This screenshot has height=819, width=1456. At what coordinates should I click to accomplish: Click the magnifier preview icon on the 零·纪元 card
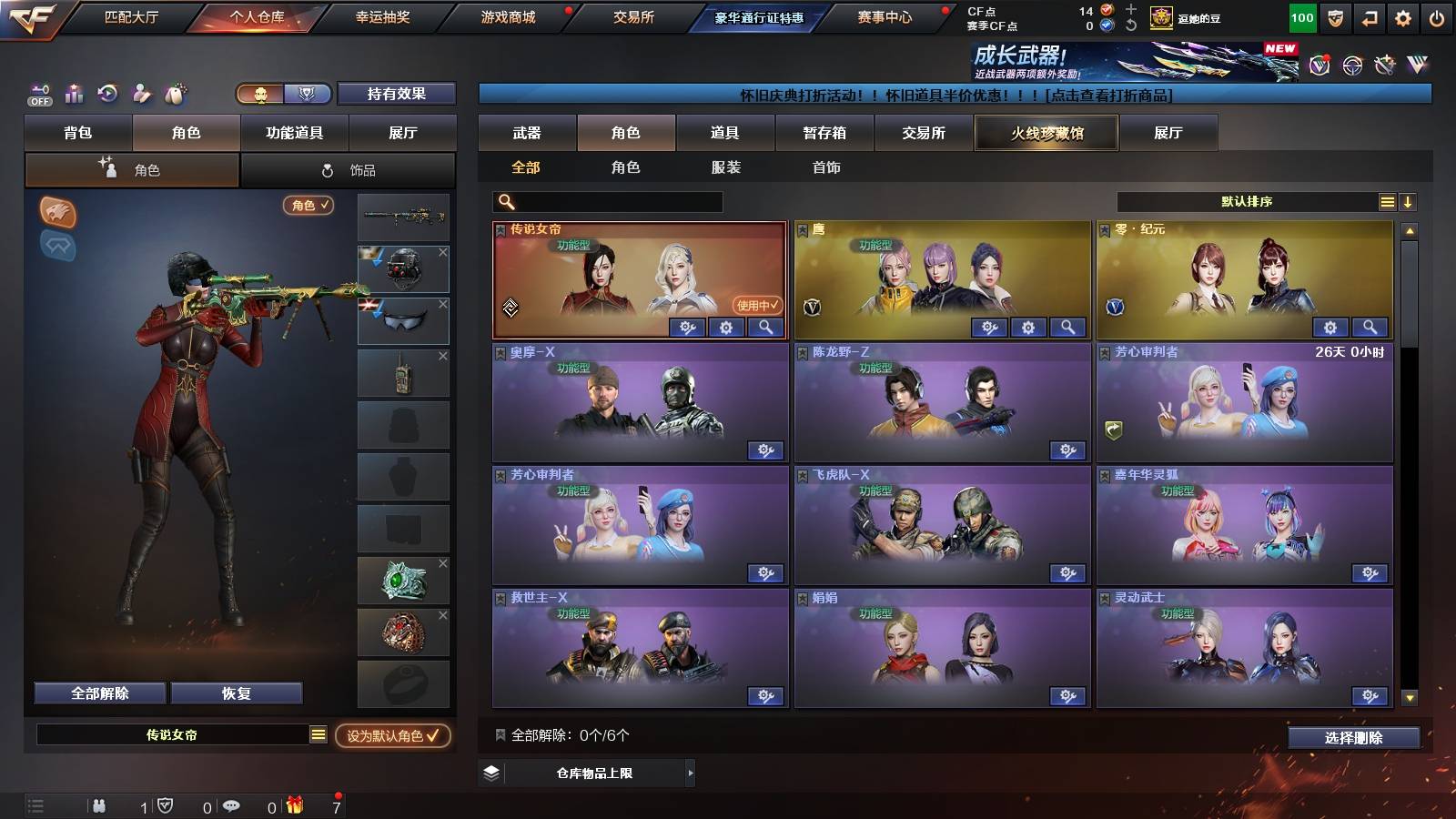1370,327
